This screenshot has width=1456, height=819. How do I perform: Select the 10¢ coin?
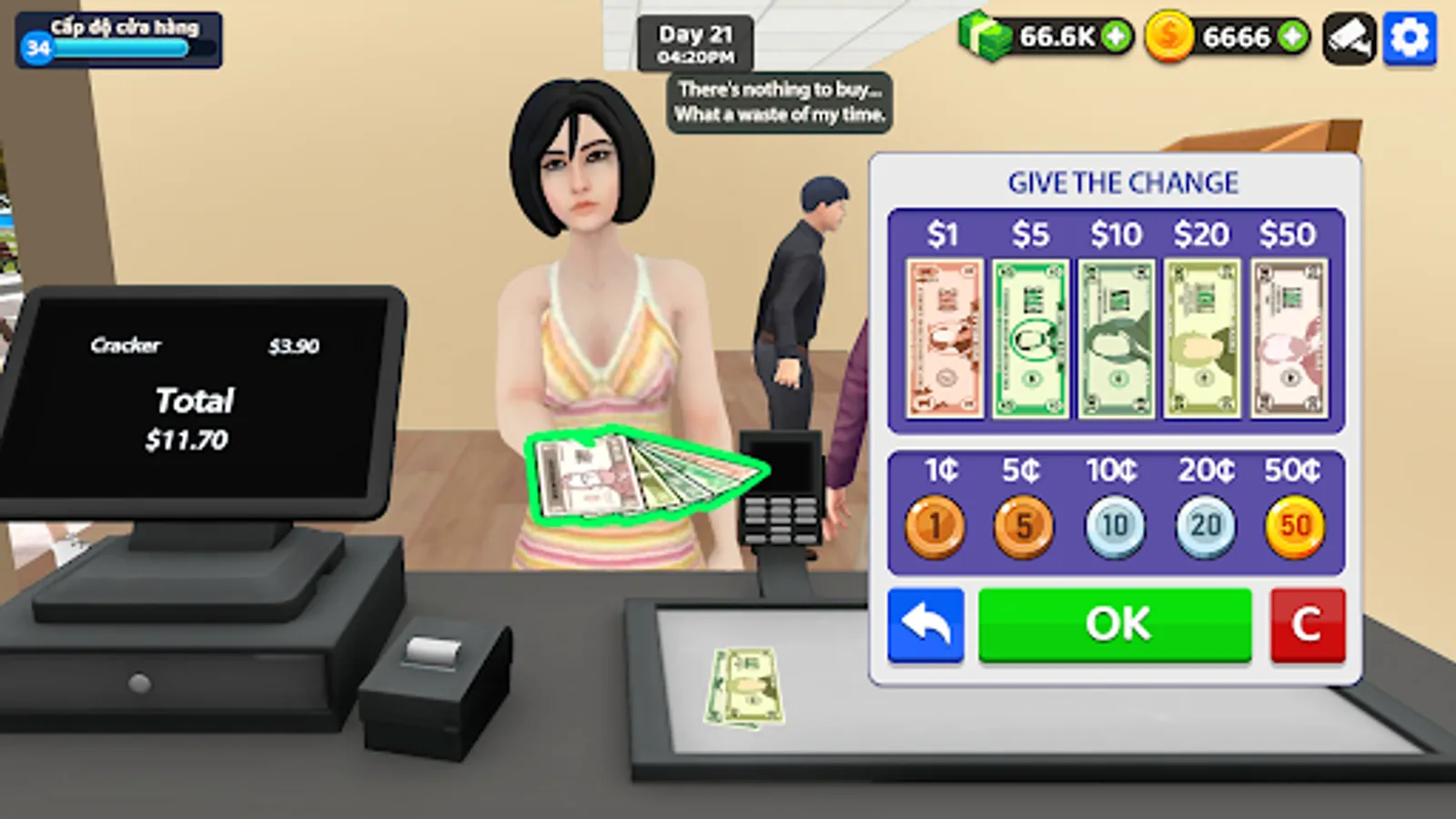pyautogui.click(x=1116, y=524)
